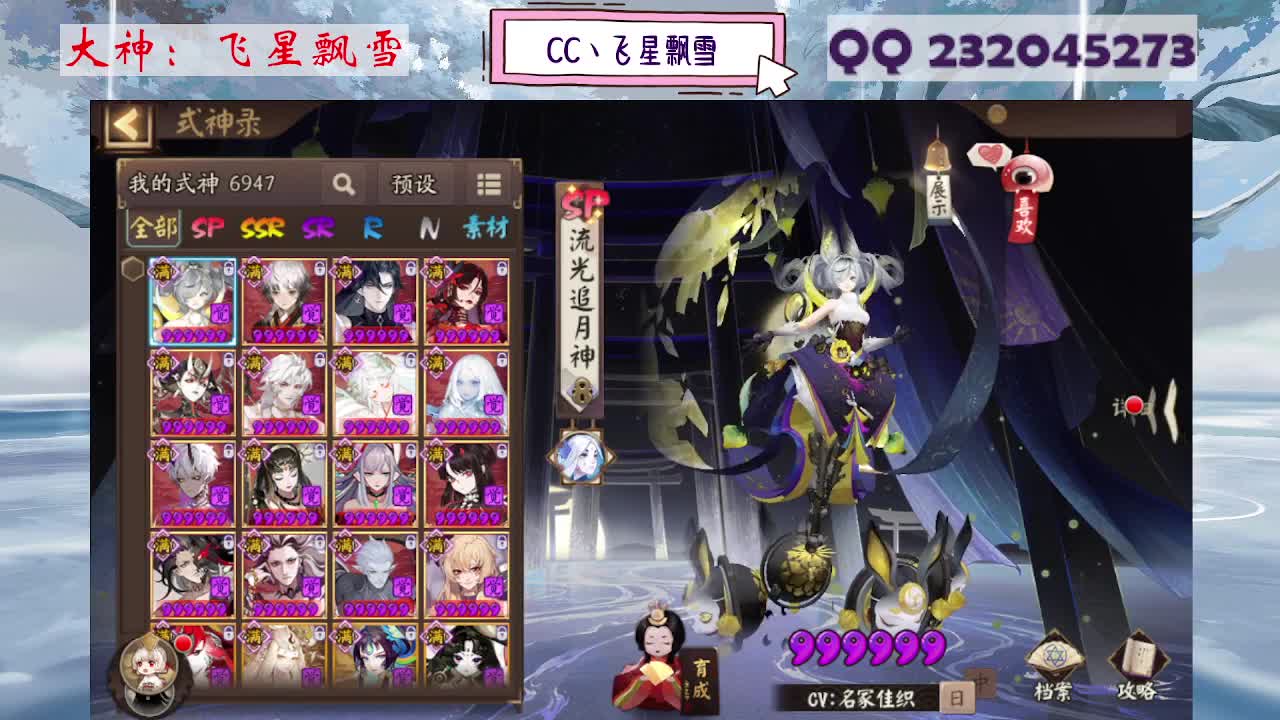Screen dimensions: 1280x720
Task: Switch list layout with the grid view icon
Action: point(491,184)
